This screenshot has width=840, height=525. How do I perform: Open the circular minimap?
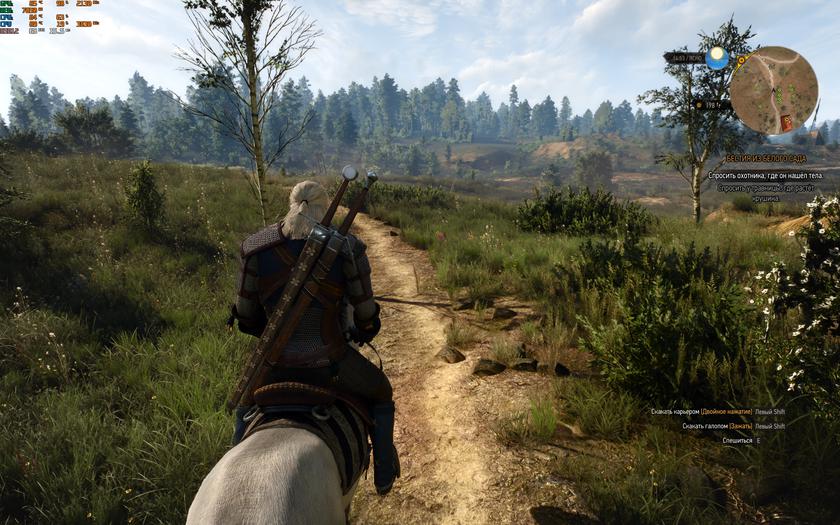(x=773, y=90)
